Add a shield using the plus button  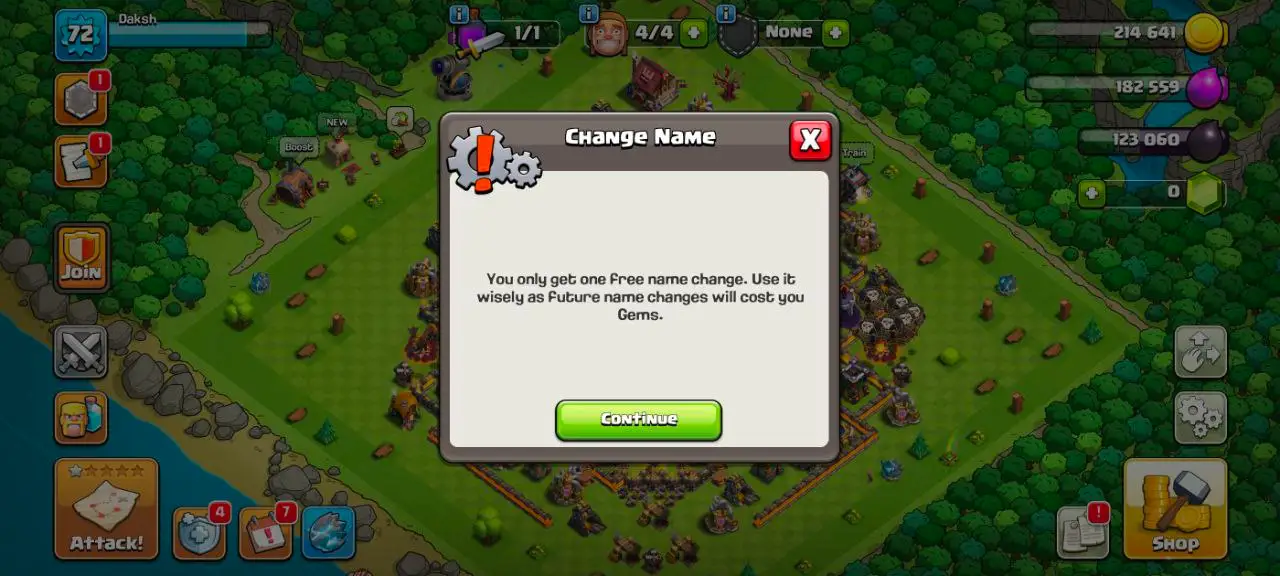835,33
